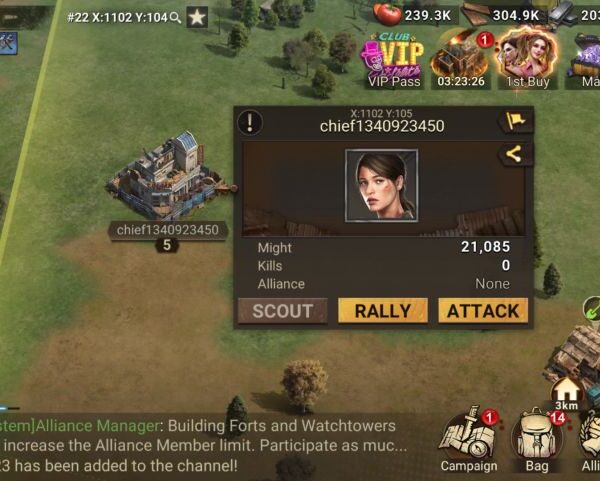The height and width of the screenshot is (481, 600).
Task: Return to base via 3km house icon
Action: pos(567,388)
